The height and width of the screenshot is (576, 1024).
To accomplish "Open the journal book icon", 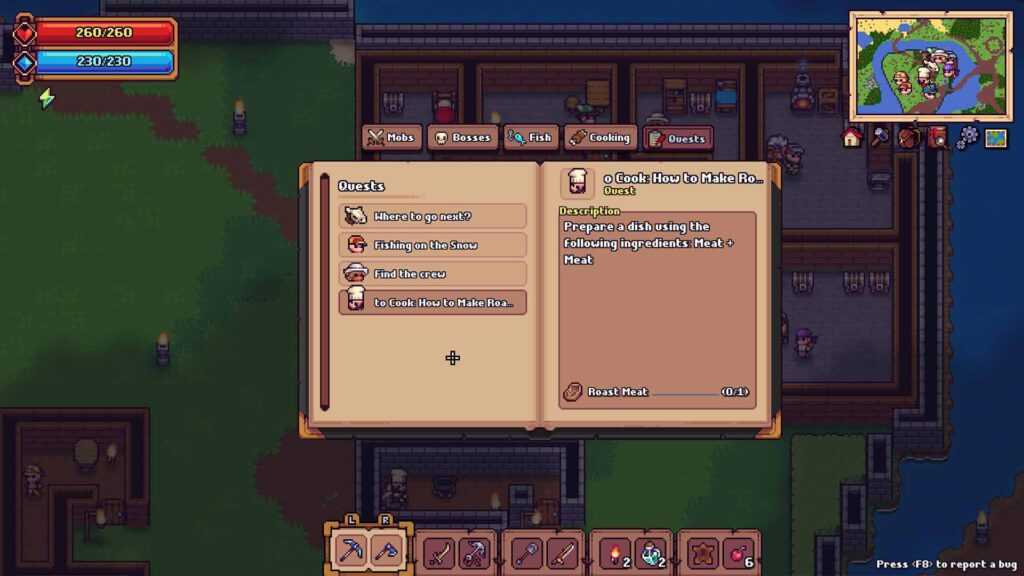I will (x=937, y=138).
